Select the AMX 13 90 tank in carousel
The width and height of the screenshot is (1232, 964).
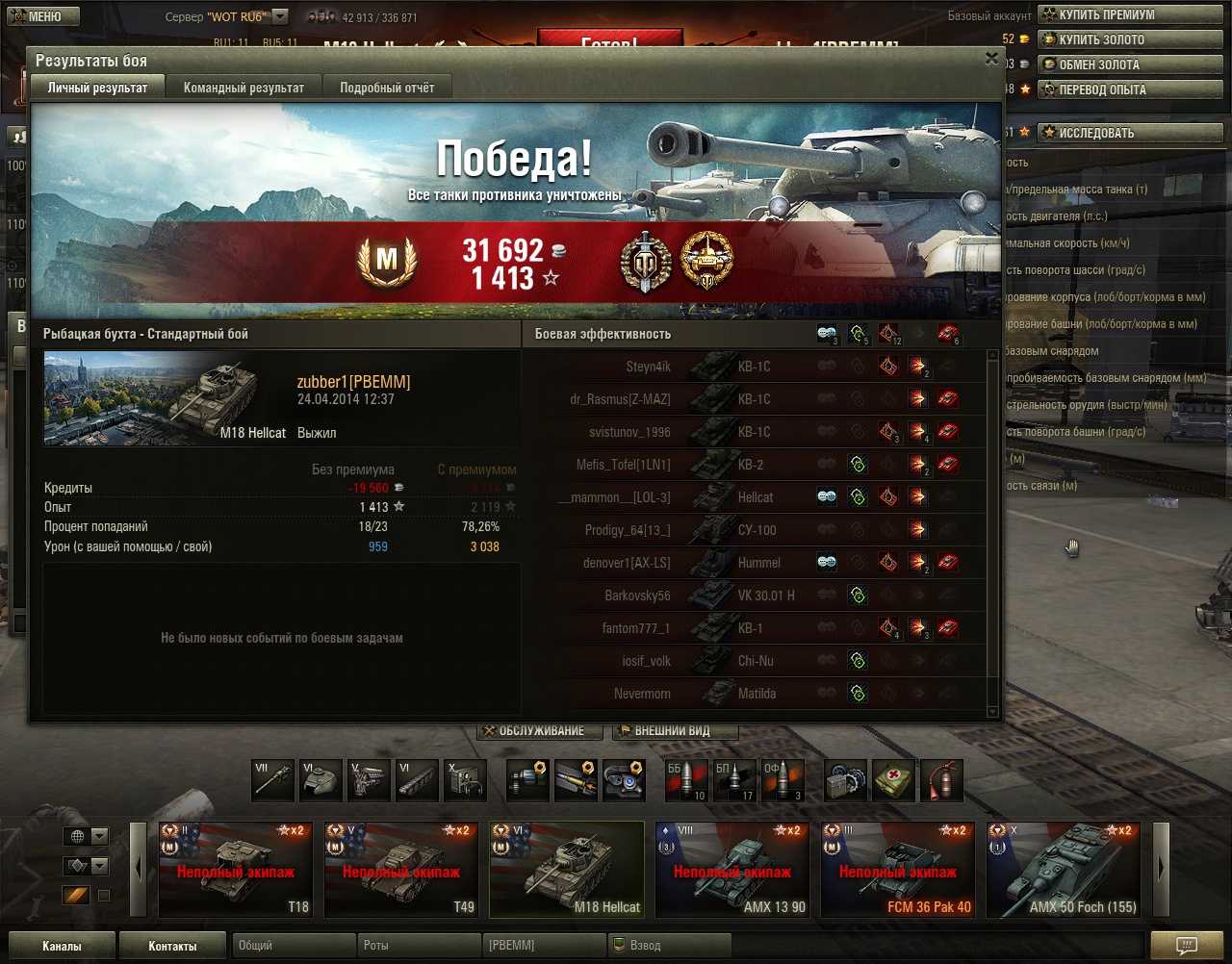[731, 870]
